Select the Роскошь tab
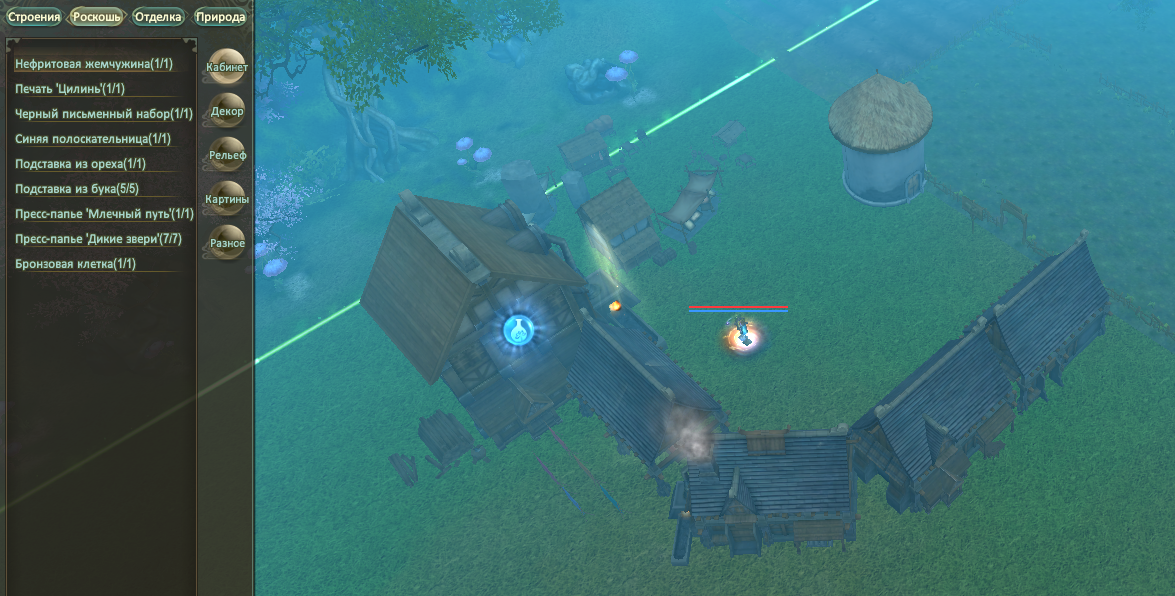The image size is (1175, 596). 97,16
